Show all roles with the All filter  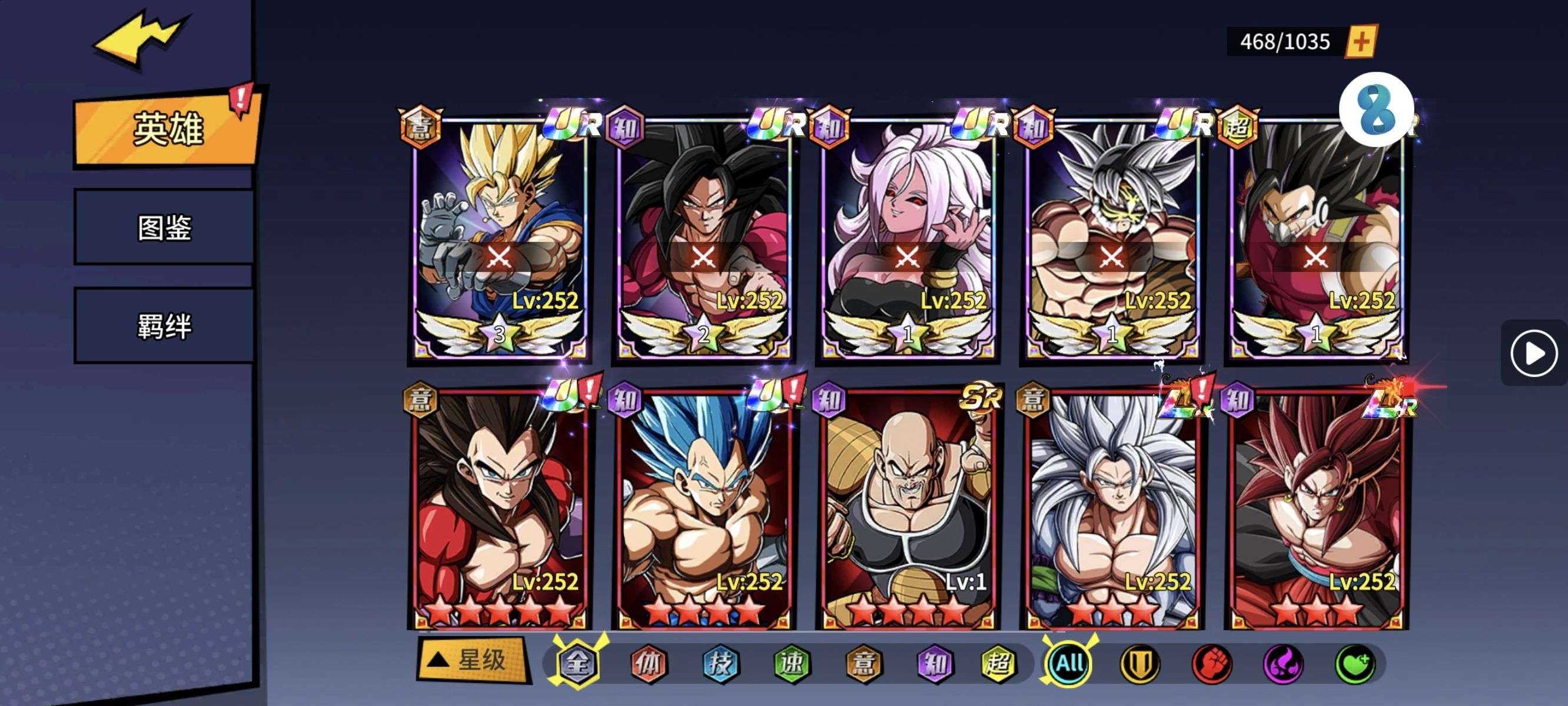tap(1069, 664)
